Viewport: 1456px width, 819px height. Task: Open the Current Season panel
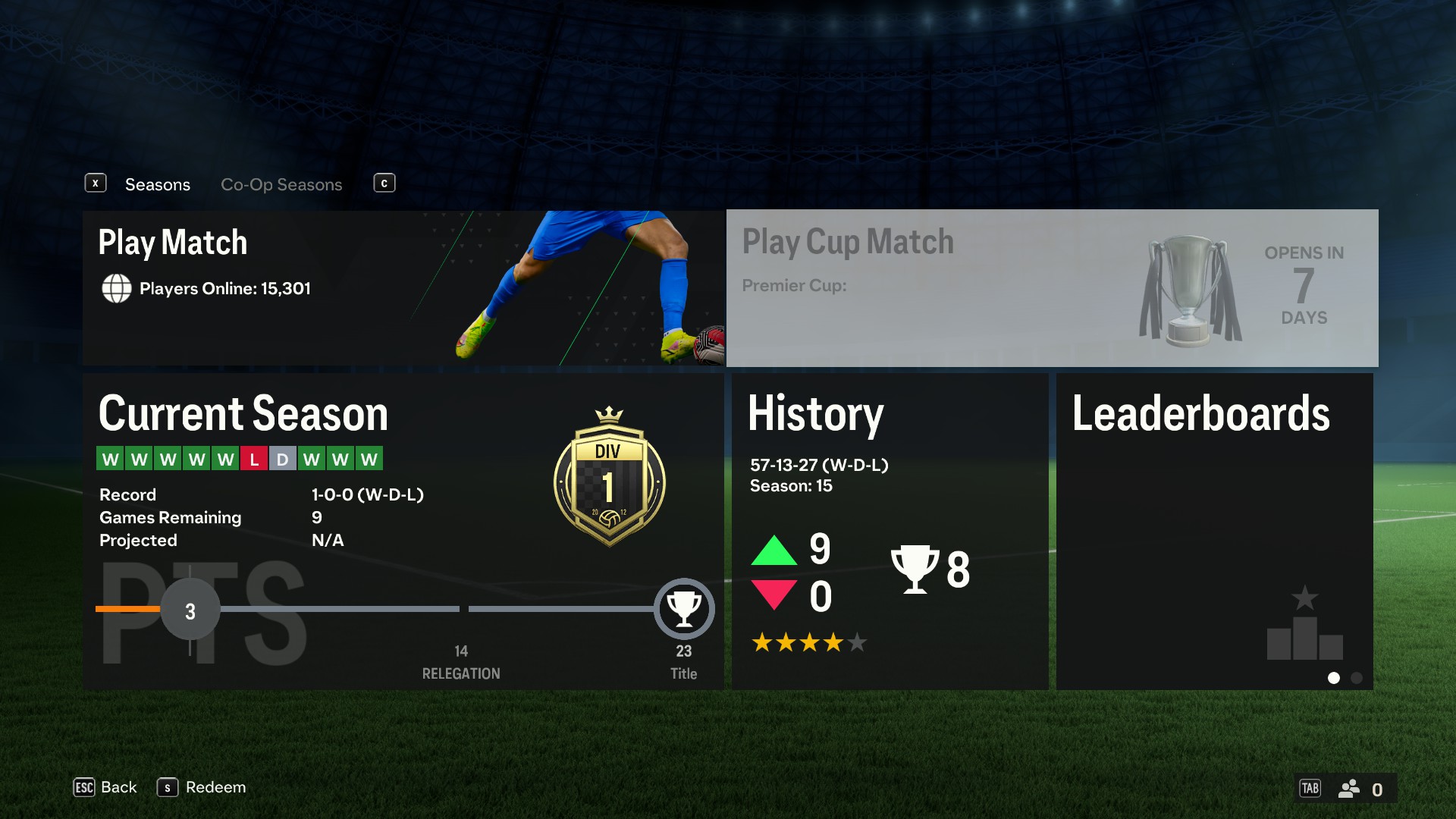click(403, 531)
